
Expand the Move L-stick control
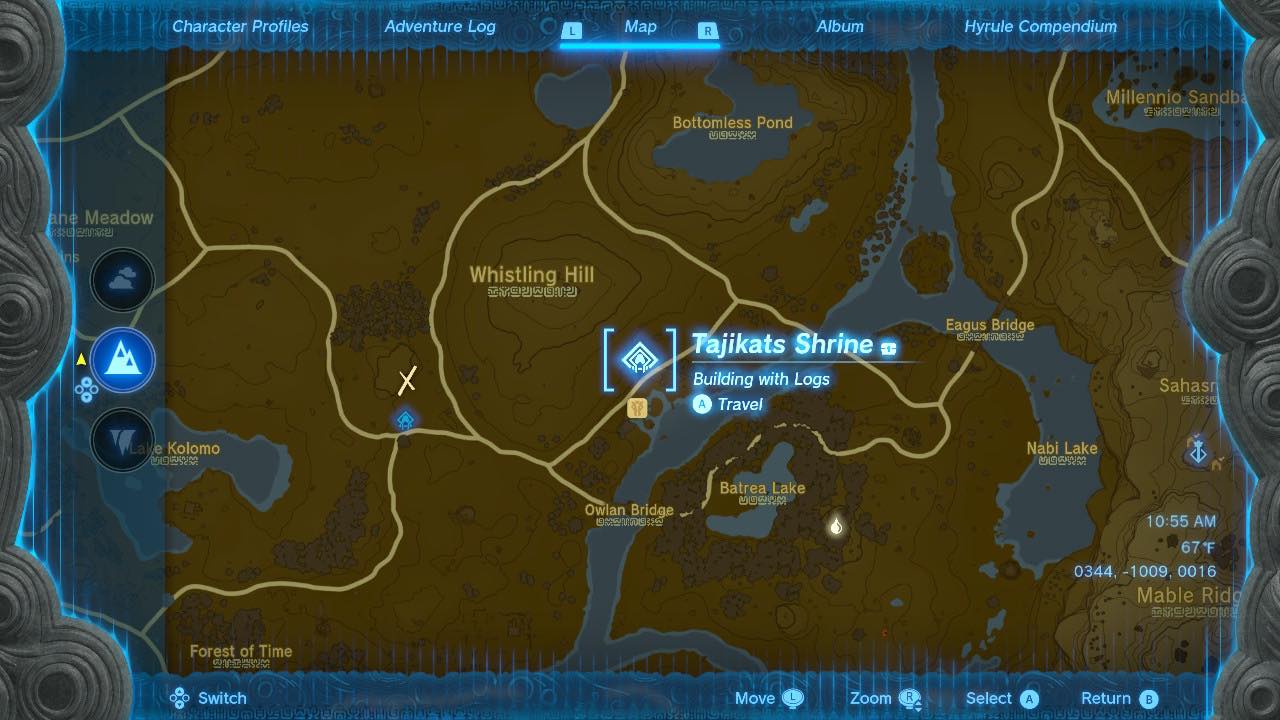(768, 698)
